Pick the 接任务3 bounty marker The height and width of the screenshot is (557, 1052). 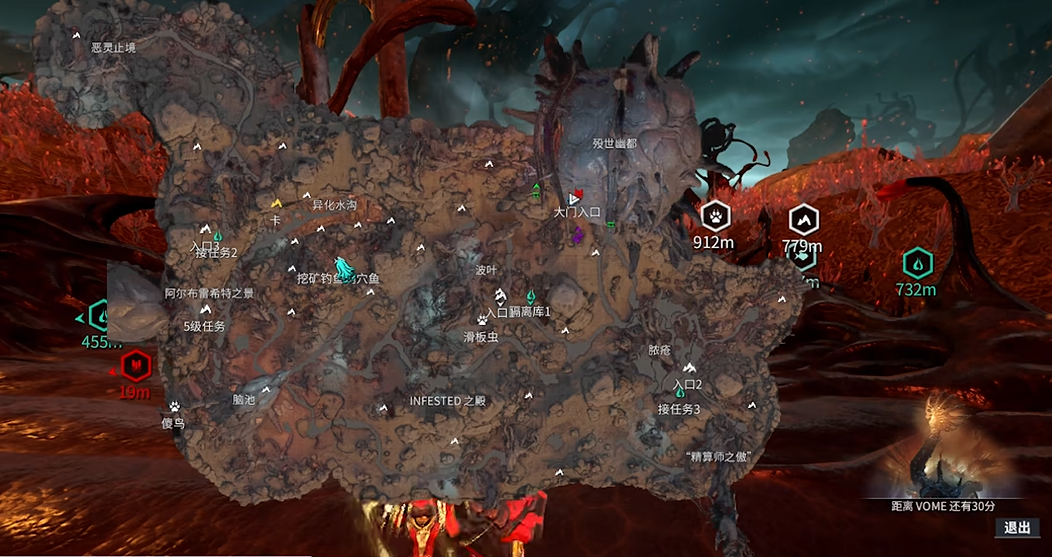[x=679, y=393]
